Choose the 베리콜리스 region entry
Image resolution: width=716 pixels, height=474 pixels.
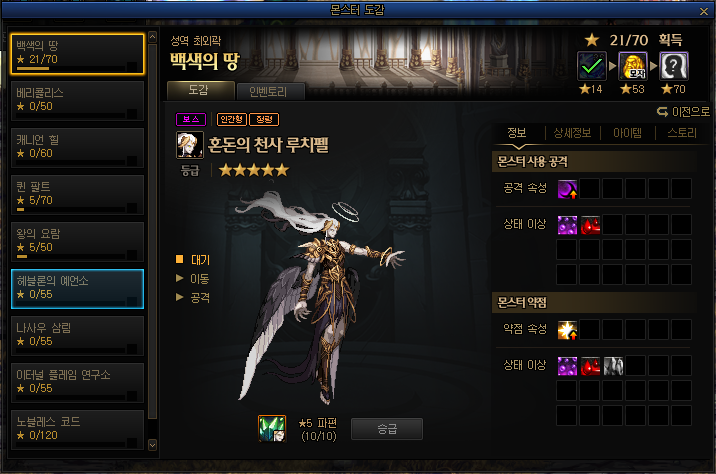pyautogui.click(x=77, y=98)
